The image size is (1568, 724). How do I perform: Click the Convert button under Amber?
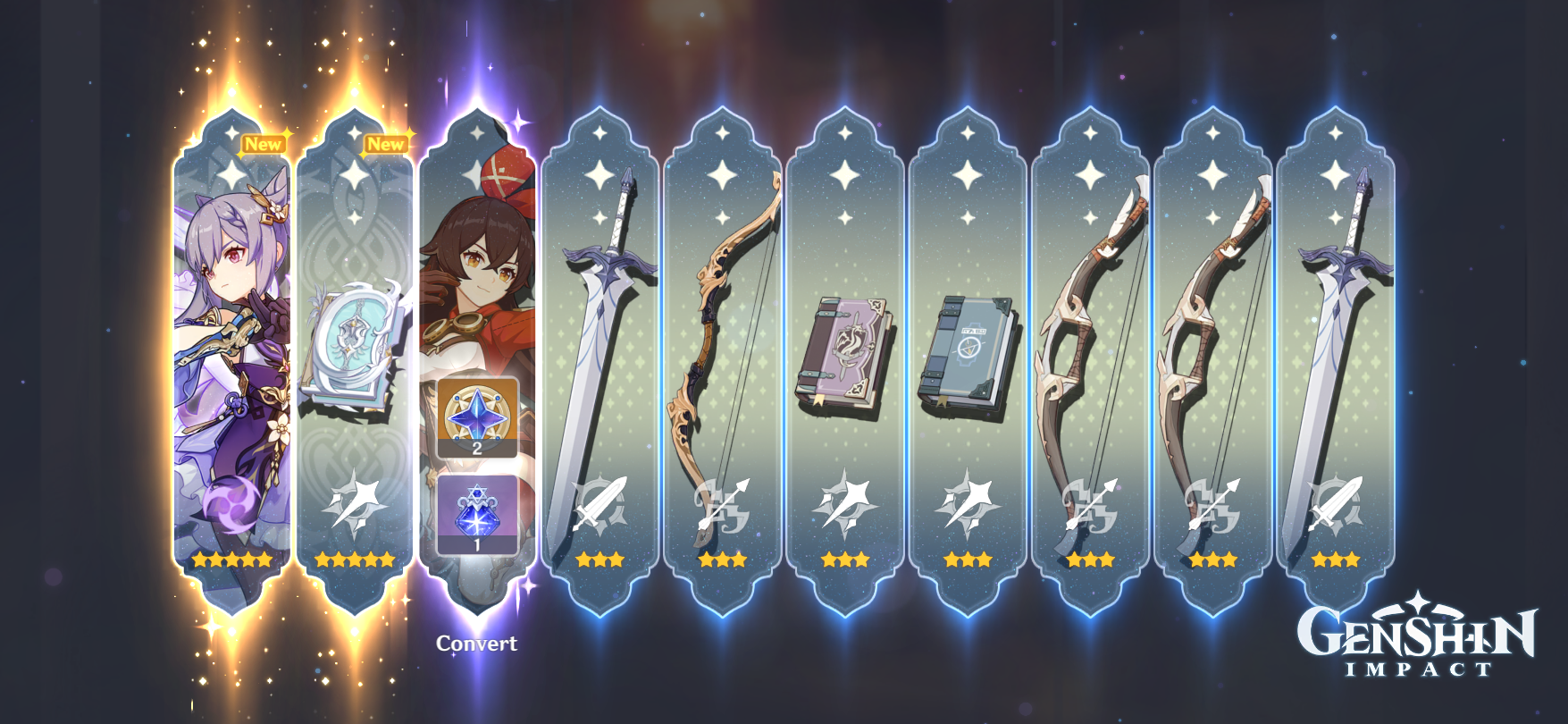(476, 641)
